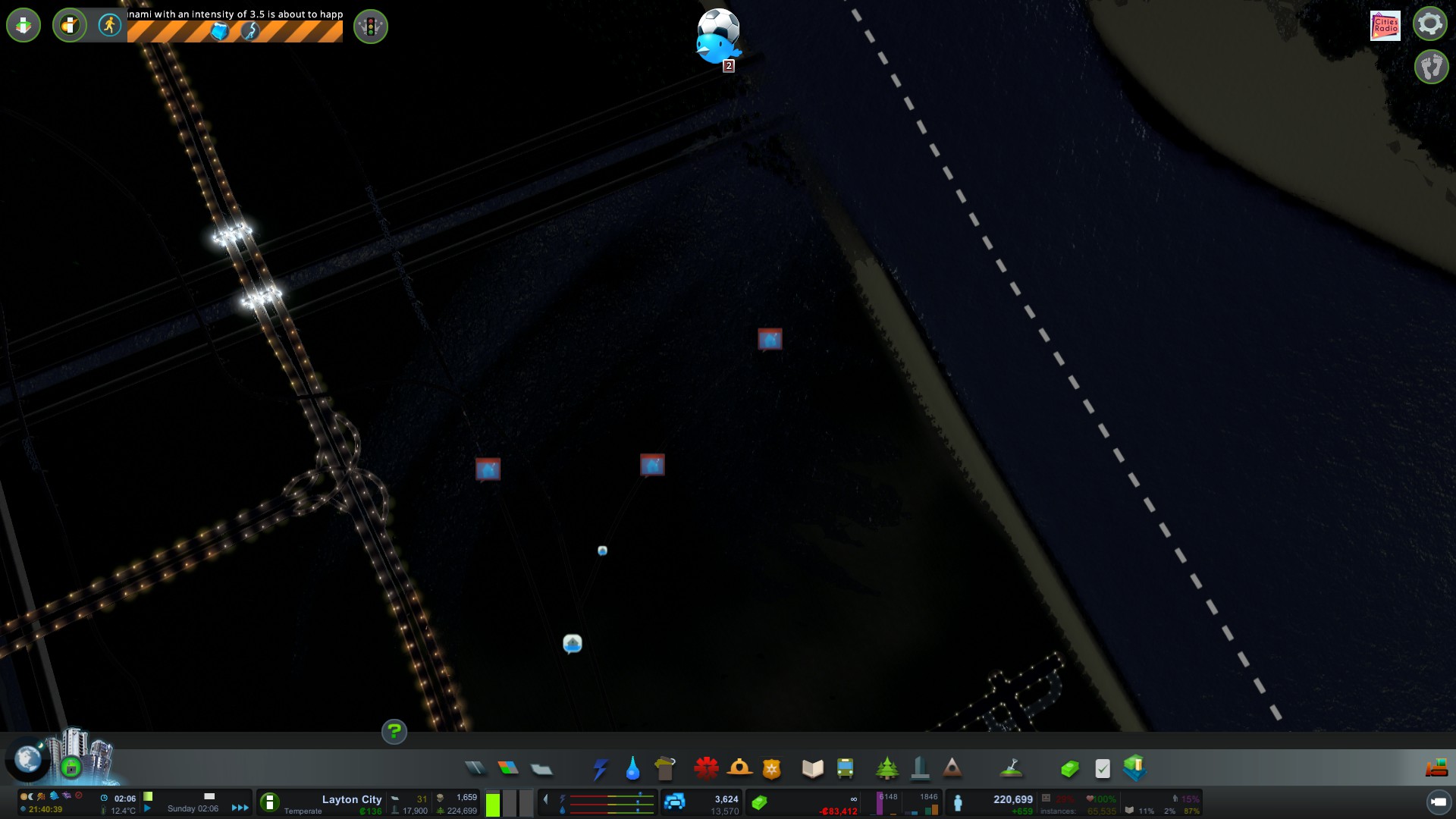Viewport: 1456px width, 819px height.
Task: Open the Roads build menu
Action: tap(475, 768)
